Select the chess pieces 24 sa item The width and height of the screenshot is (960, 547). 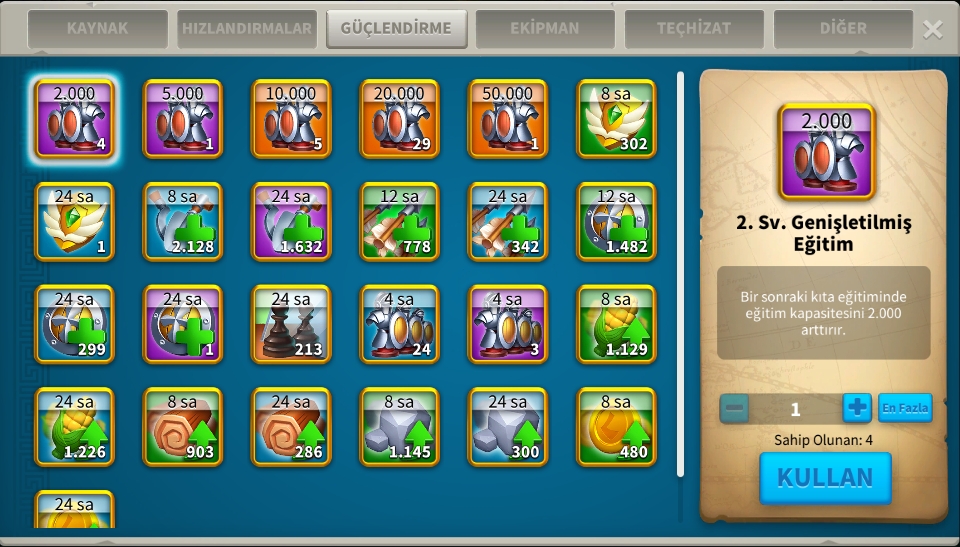pyautogui.click(x=291, y=324)
